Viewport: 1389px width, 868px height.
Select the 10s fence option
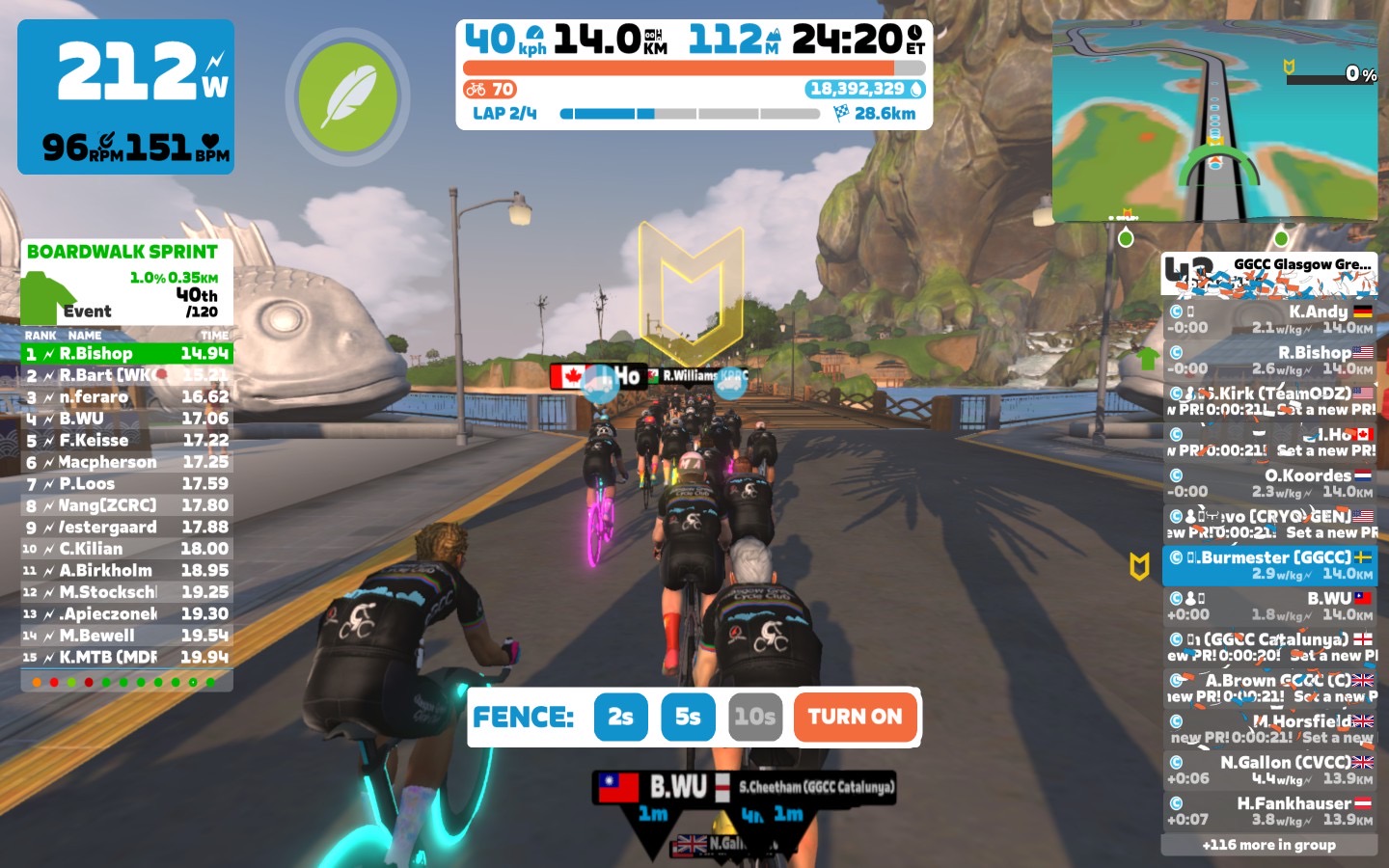pyautogui.click(x=754, y=717)
